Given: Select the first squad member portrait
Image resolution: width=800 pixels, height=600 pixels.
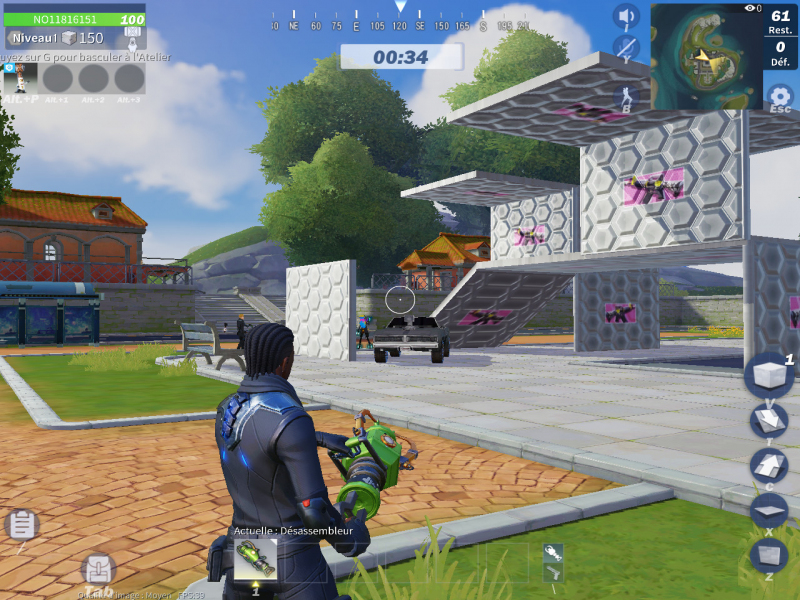Looking at the screenshot, I should 21,78.
